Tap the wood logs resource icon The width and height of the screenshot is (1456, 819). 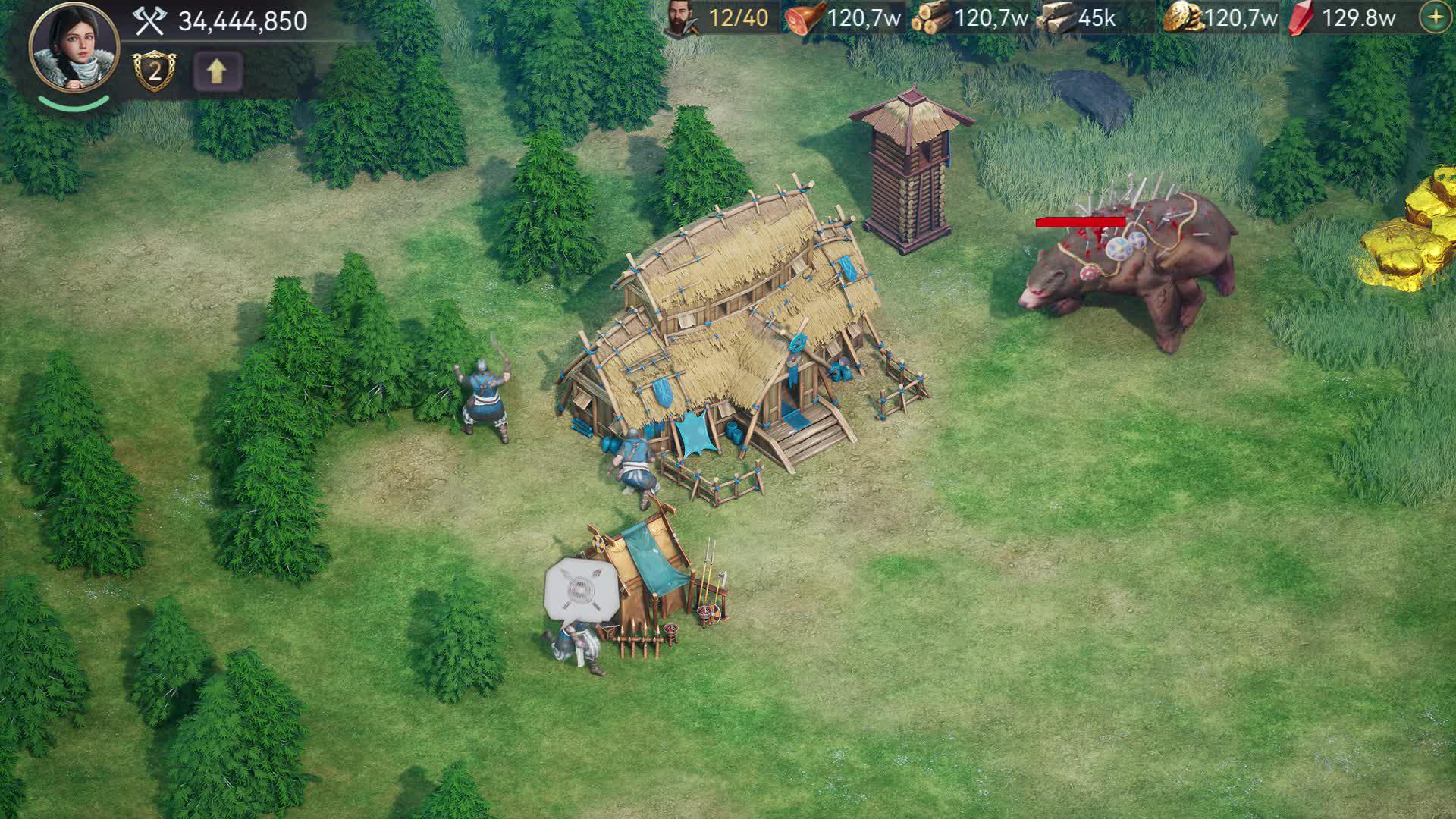(930, 17)
